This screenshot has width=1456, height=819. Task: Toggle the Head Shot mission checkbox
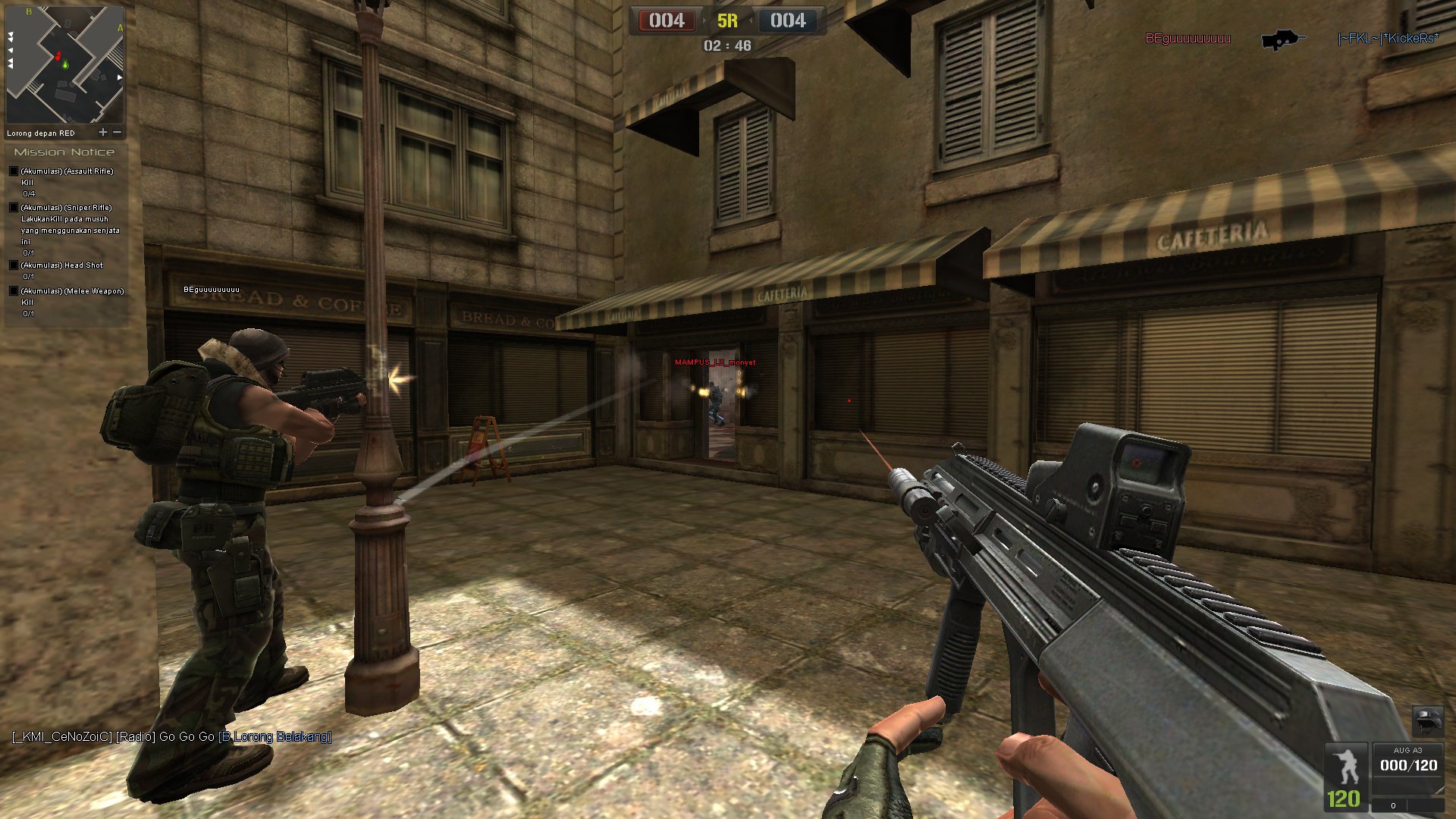pos(14,265)
